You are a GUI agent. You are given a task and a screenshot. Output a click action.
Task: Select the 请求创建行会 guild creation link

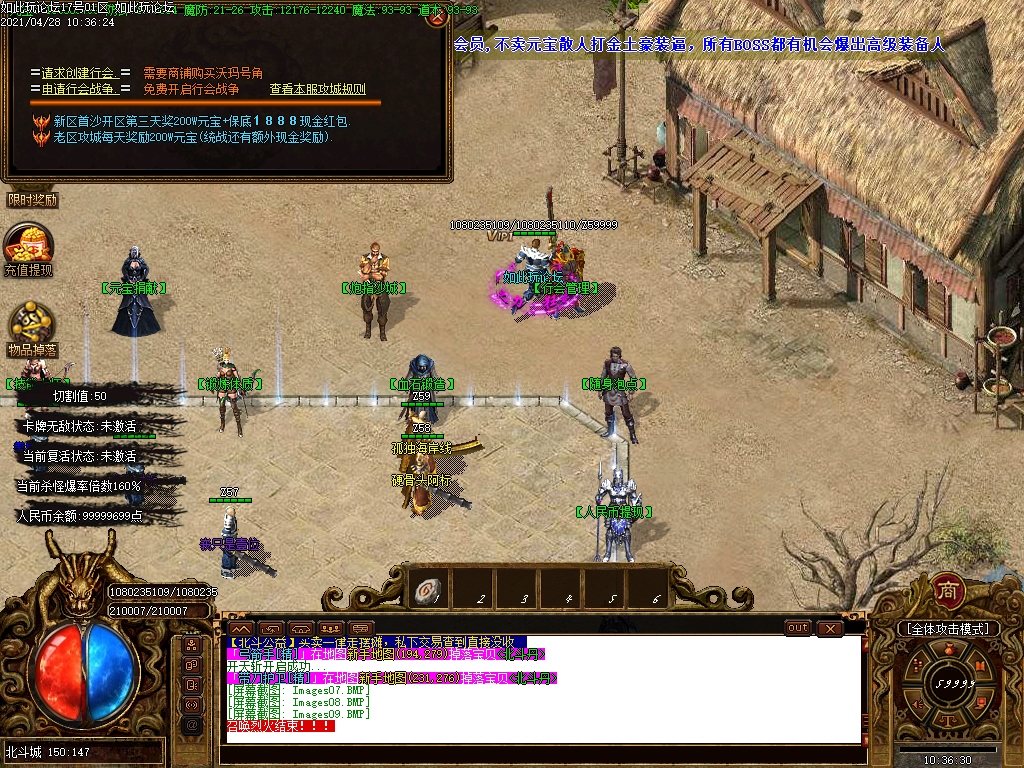click(x=79, y=73)
